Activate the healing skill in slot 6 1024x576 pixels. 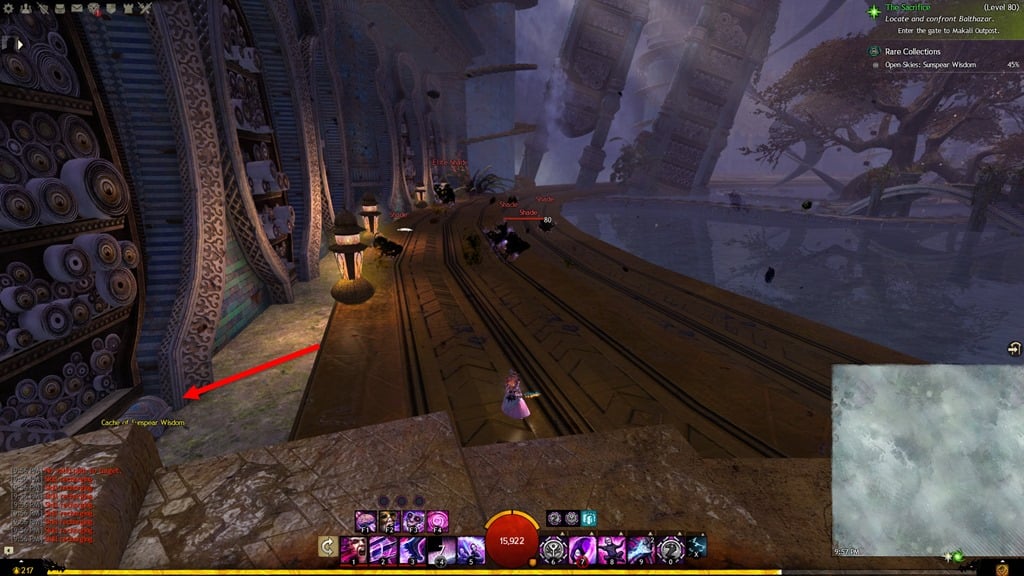pyautogui.click(x=554, y=551)
